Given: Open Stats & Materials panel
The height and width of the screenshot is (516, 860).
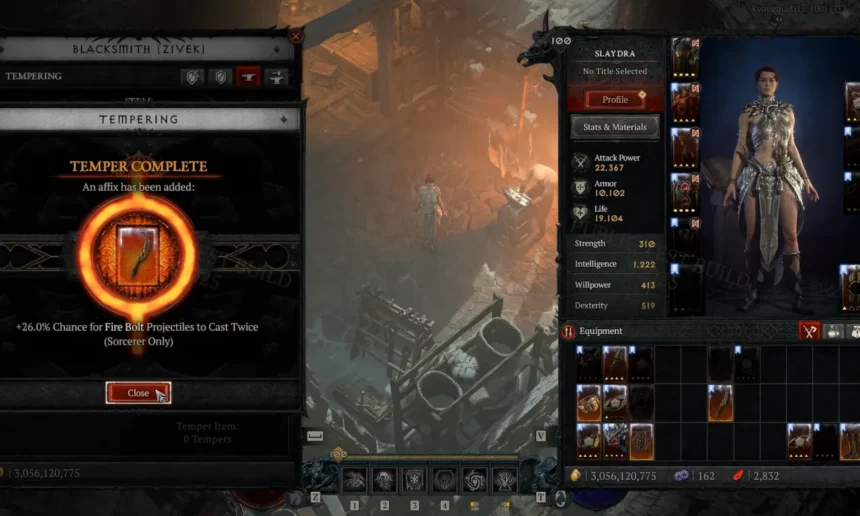Looking at the screenshot, I should pos(615,127).
